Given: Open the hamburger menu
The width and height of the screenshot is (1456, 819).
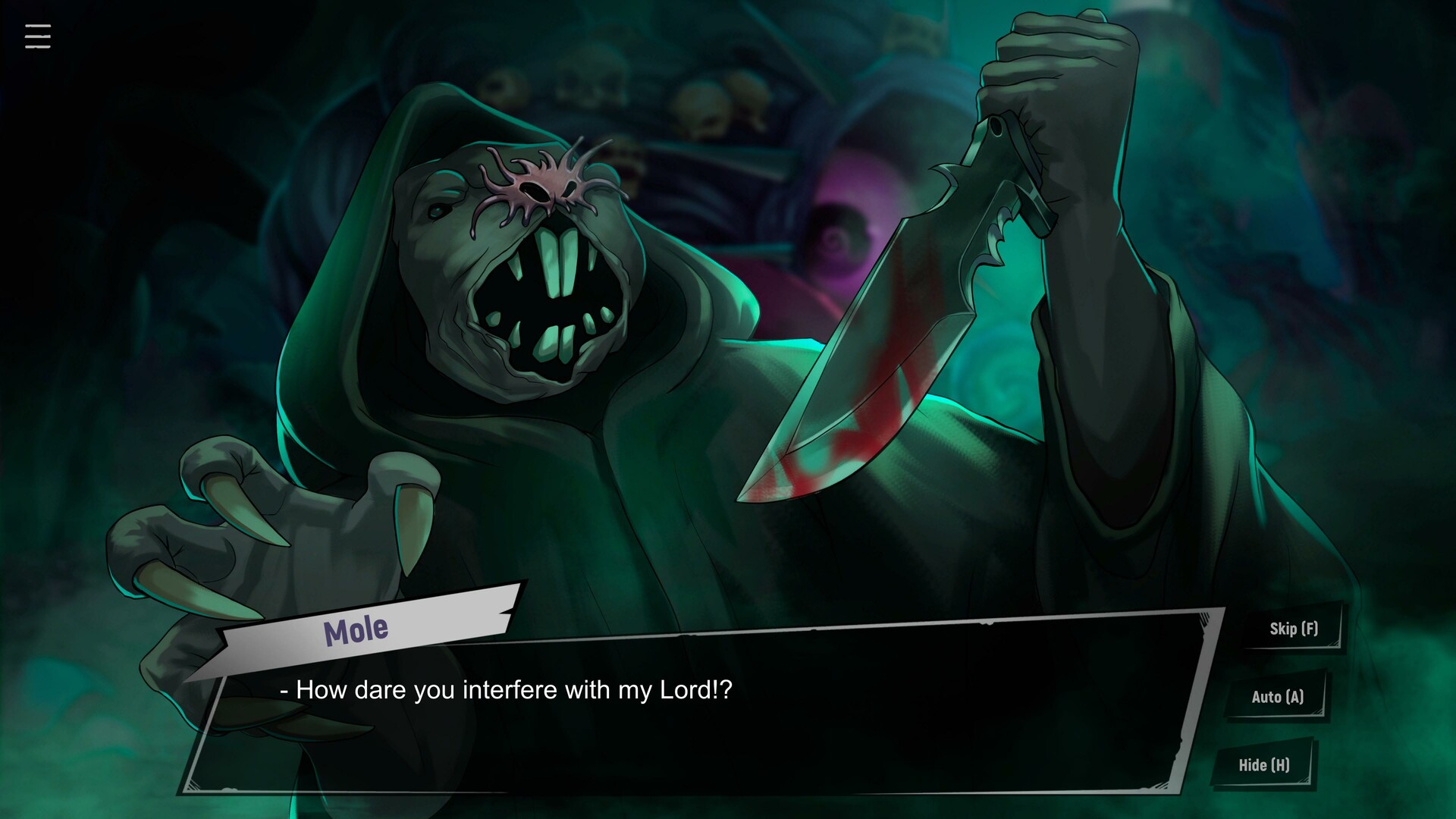Looking at the screenshot, I should point(37,36).
